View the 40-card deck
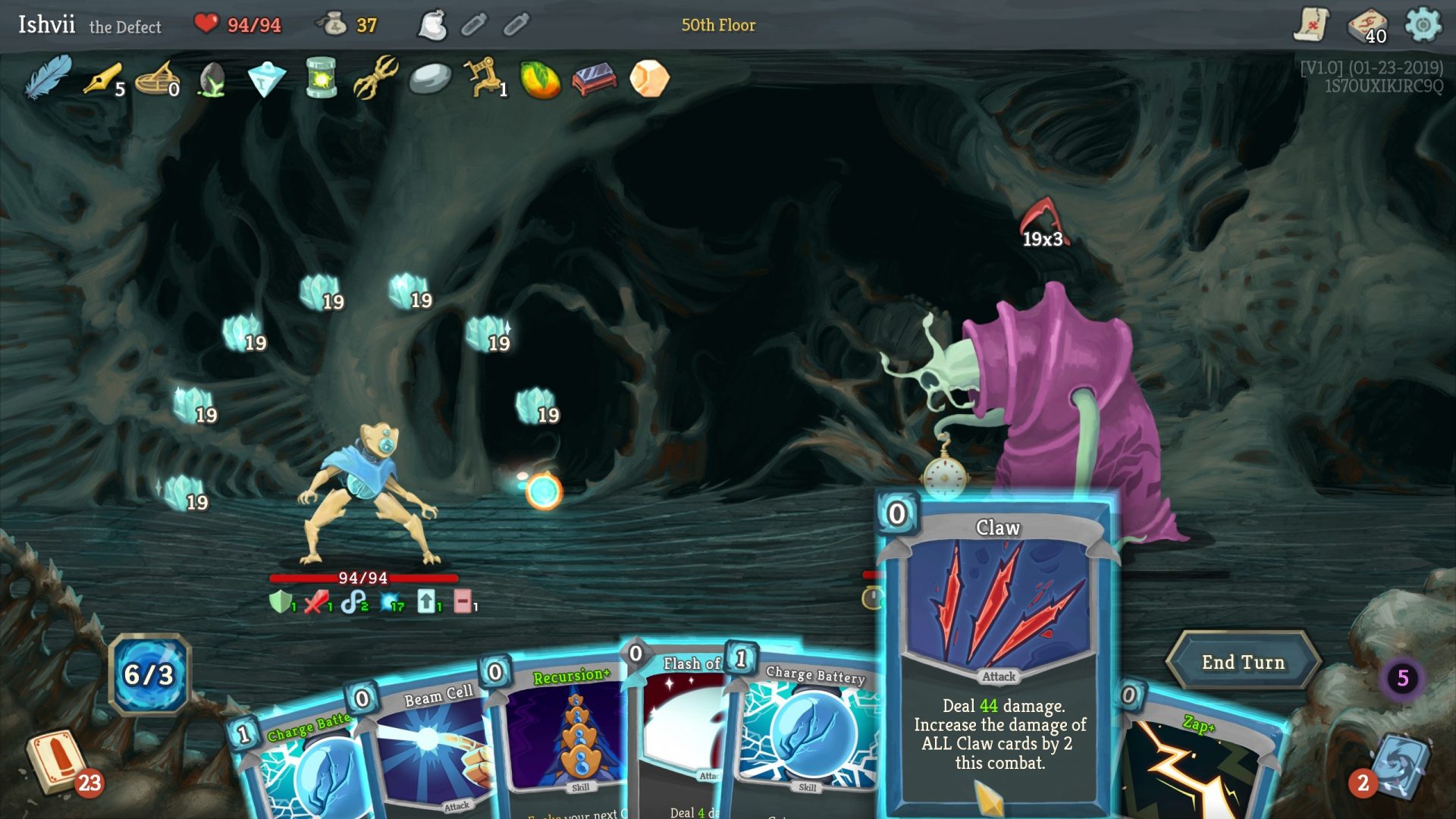The height and width of the screenshot is (819, 1456). click(x=1367, y=25)
